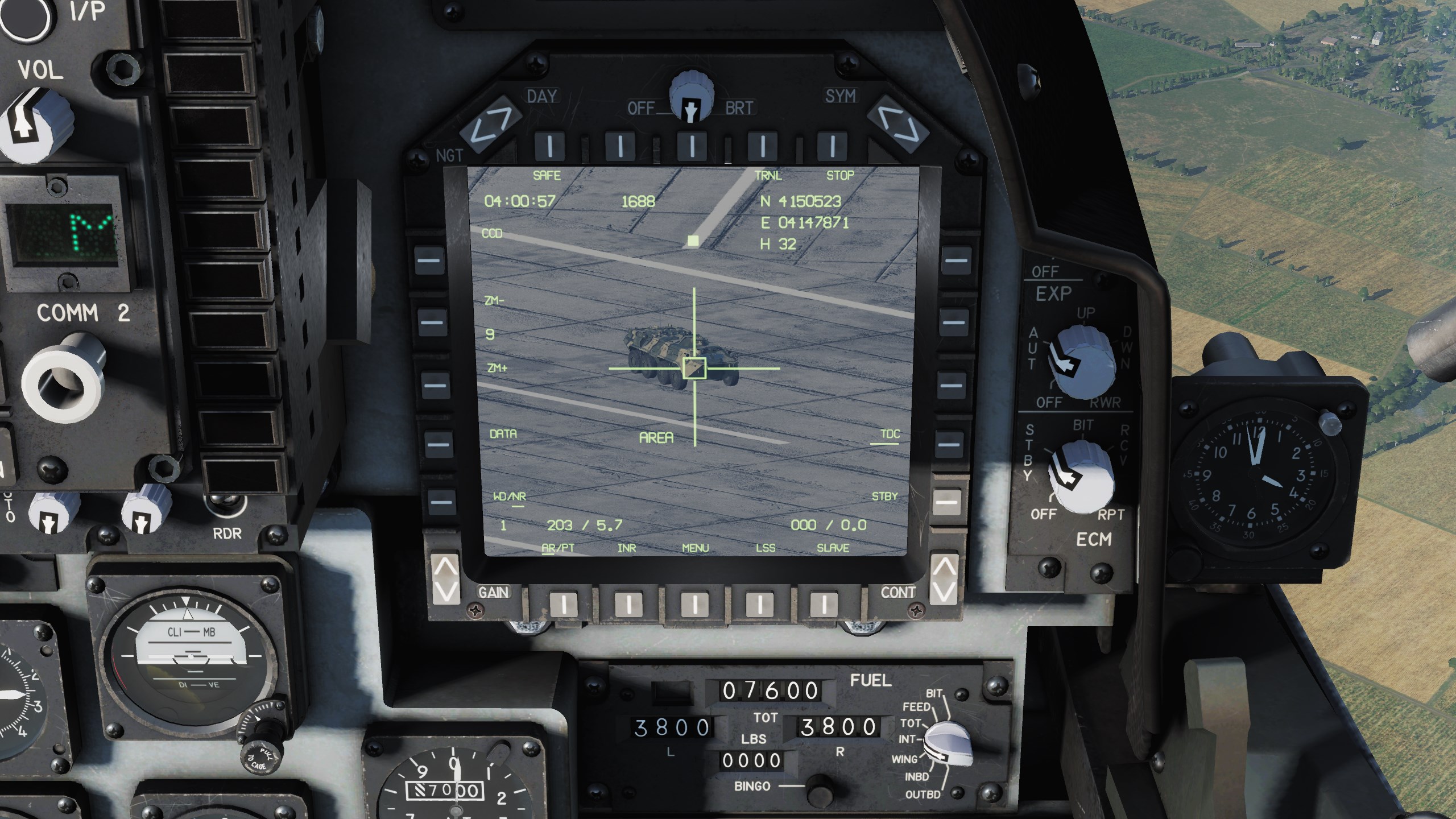This screenshot has height=819, width=1456.
Task: Toggle the CCD sensor bezel button
Action: pos(429,261)
